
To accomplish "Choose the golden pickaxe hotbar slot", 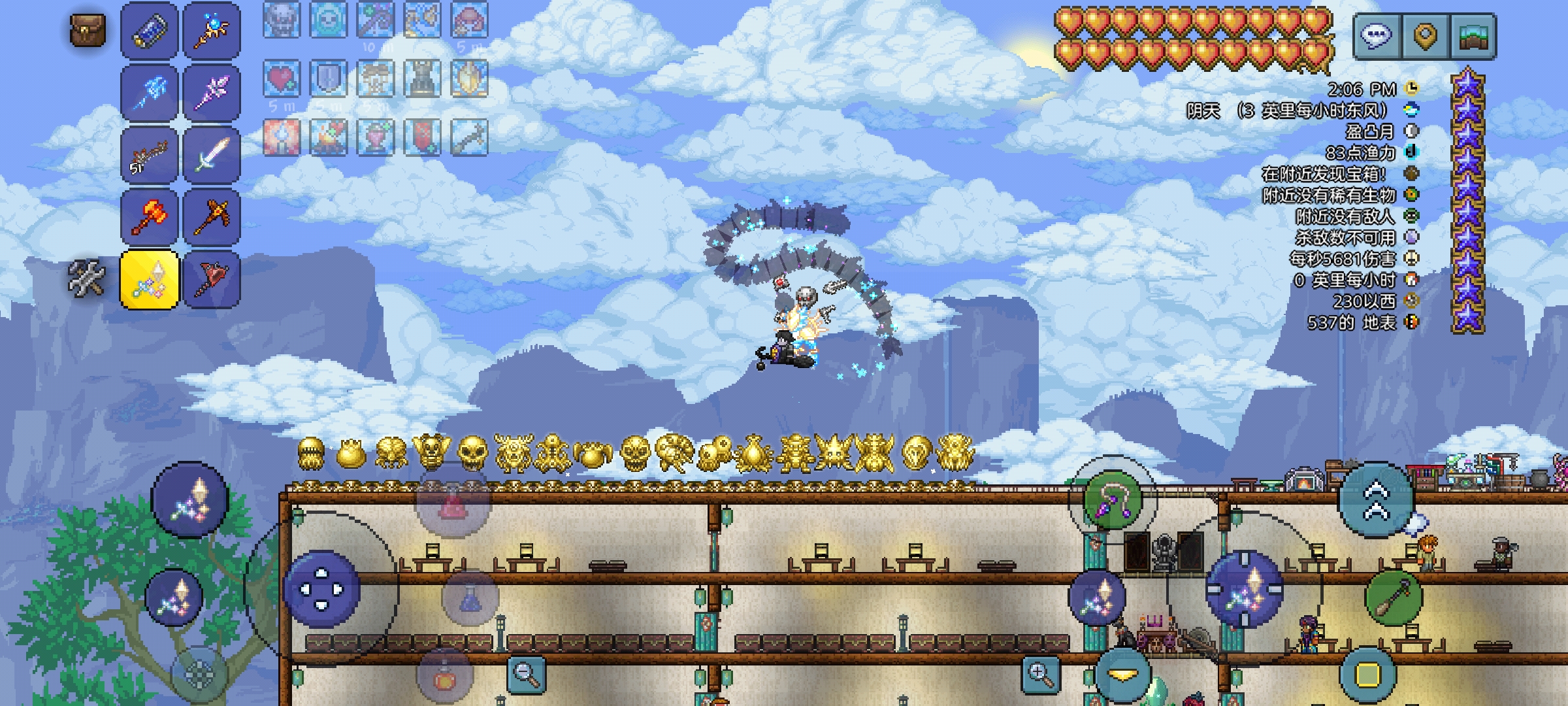I will pos(212,217).
